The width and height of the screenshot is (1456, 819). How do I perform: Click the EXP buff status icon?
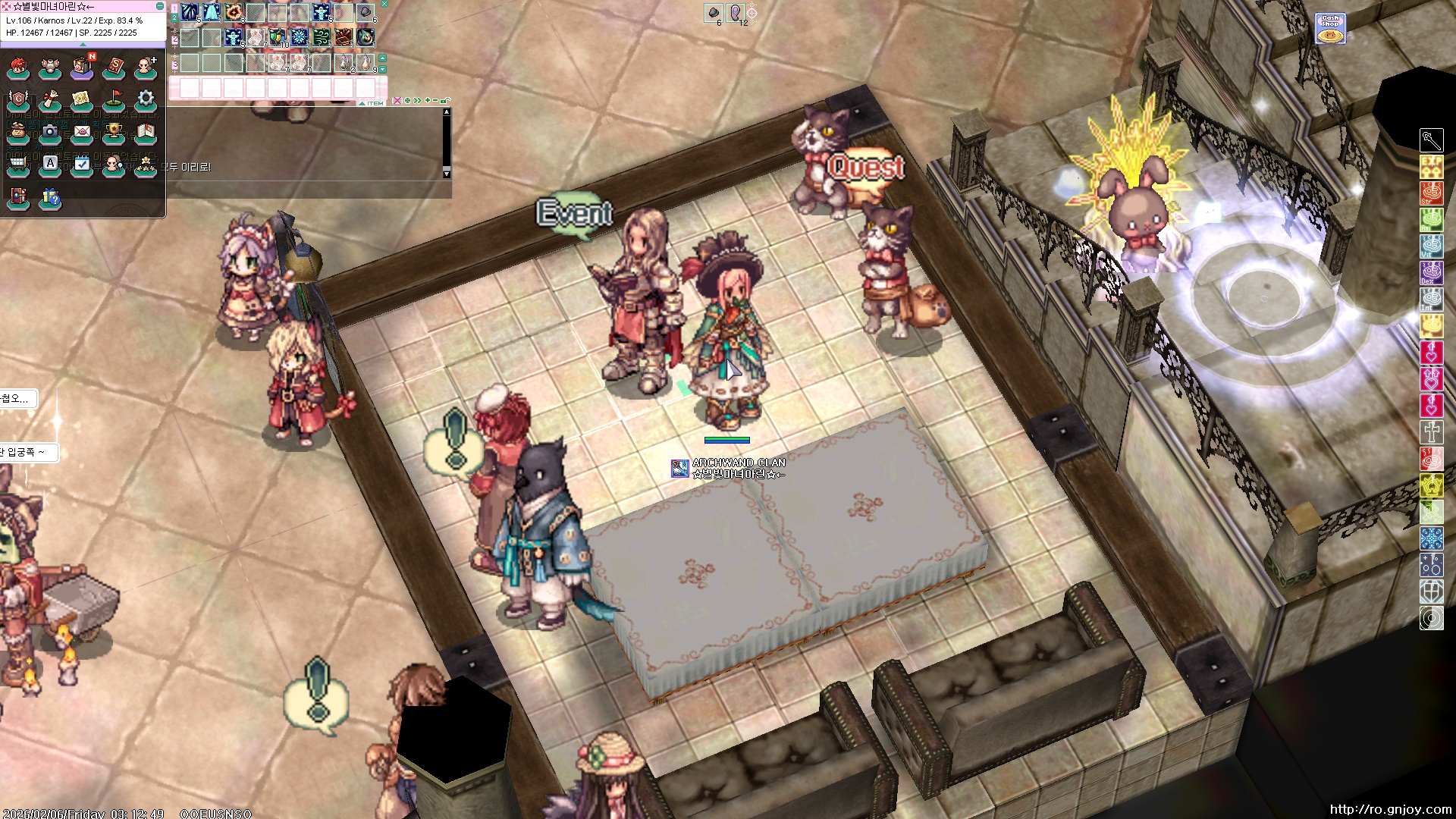click(x=1431, y=167)
